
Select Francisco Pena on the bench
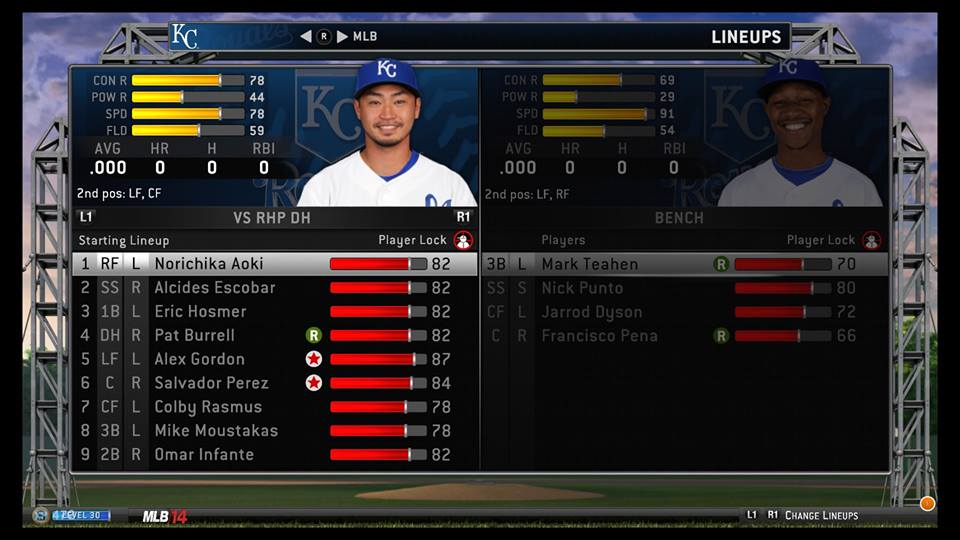tap(599, 336)
